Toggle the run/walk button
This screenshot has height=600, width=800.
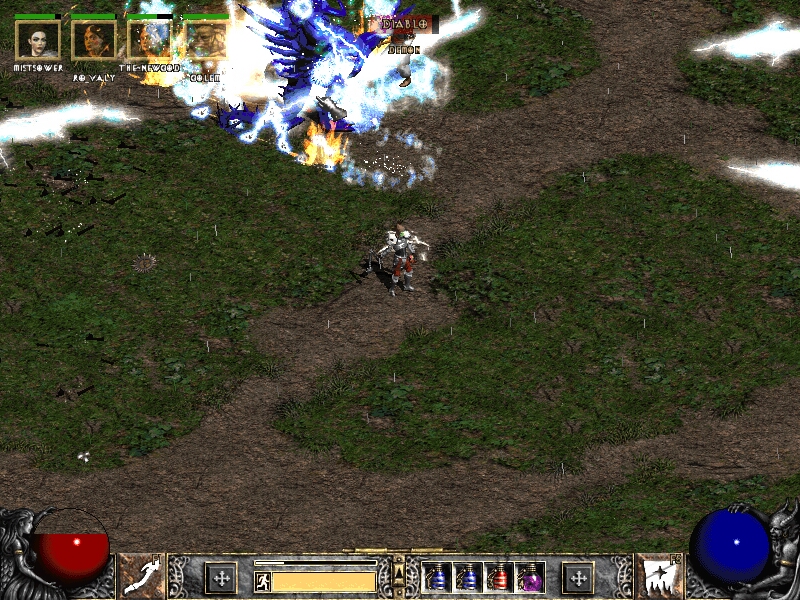tap(263, 581)
